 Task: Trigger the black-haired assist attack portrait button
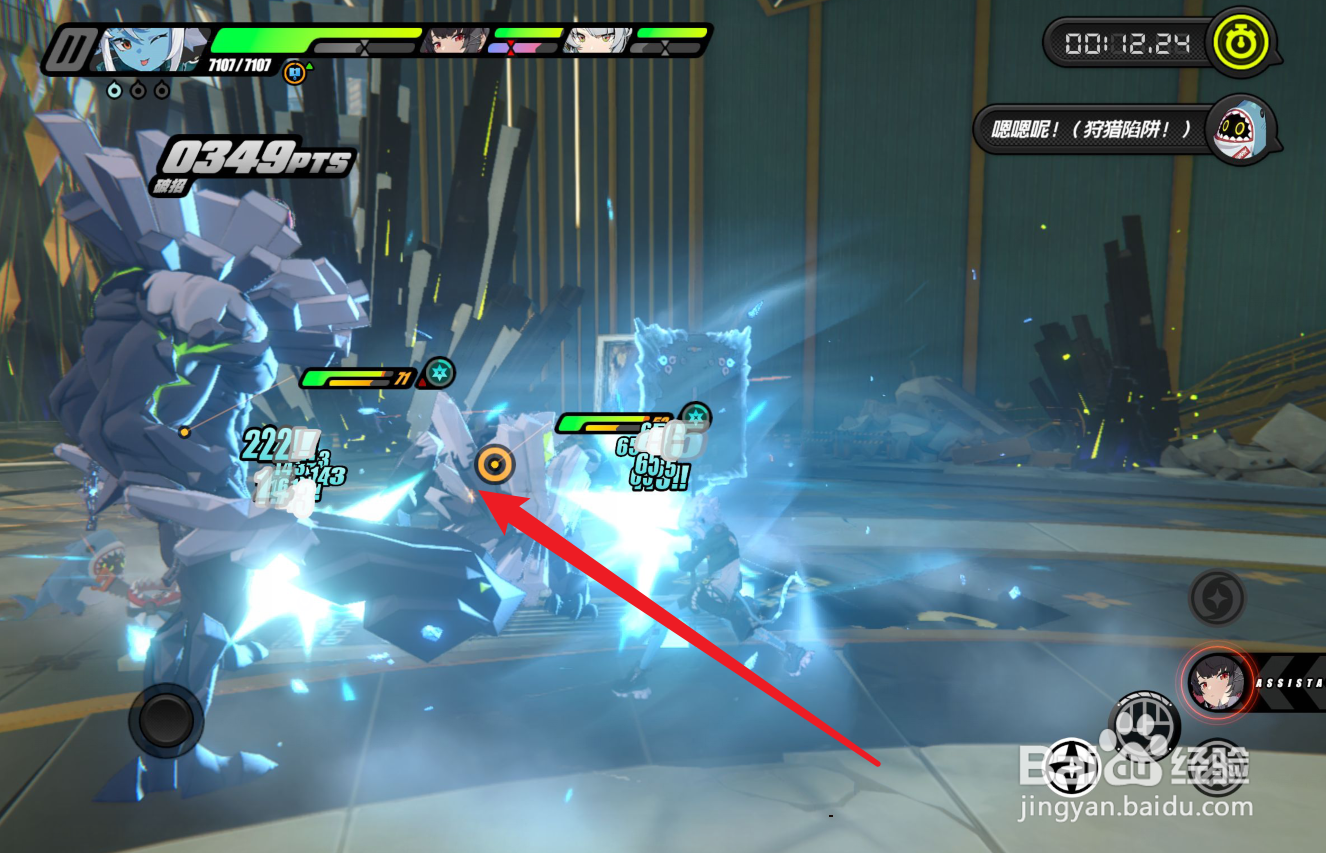tap(1217, 682)
